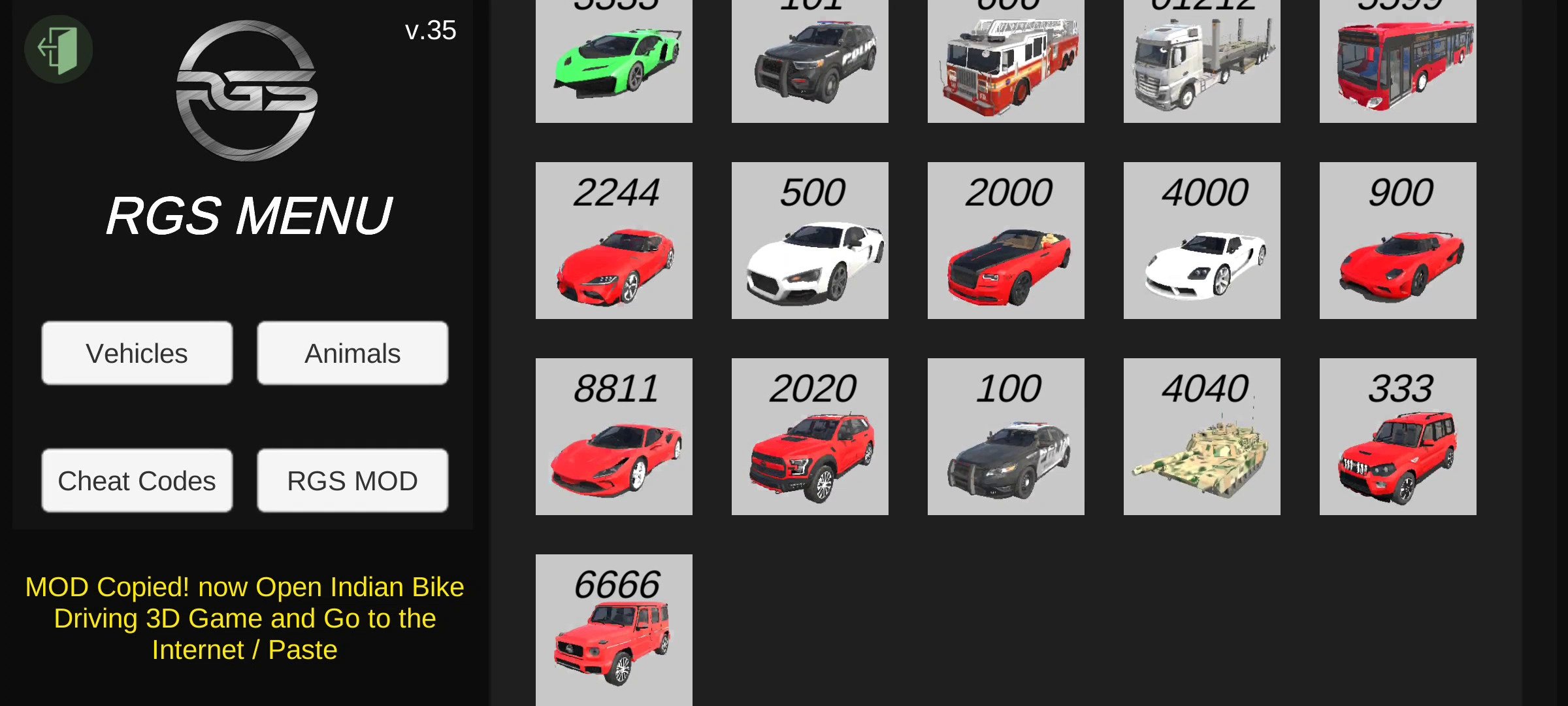Choose the red hypercar code 900
The width and height of the screenshot is (1568, 706).
1398,241
